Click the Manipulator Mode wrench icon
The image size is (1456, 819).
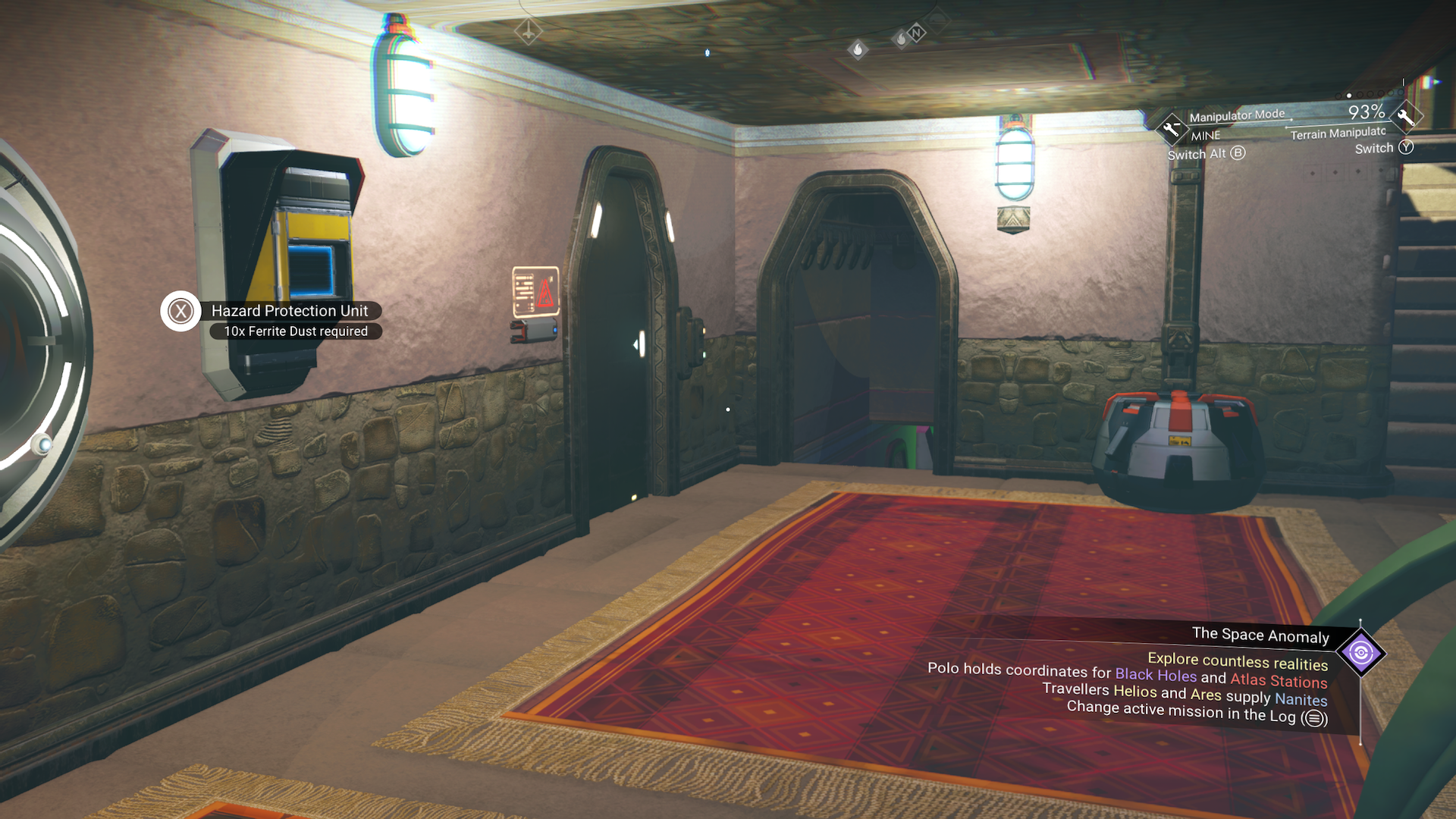coord(1171,128)
